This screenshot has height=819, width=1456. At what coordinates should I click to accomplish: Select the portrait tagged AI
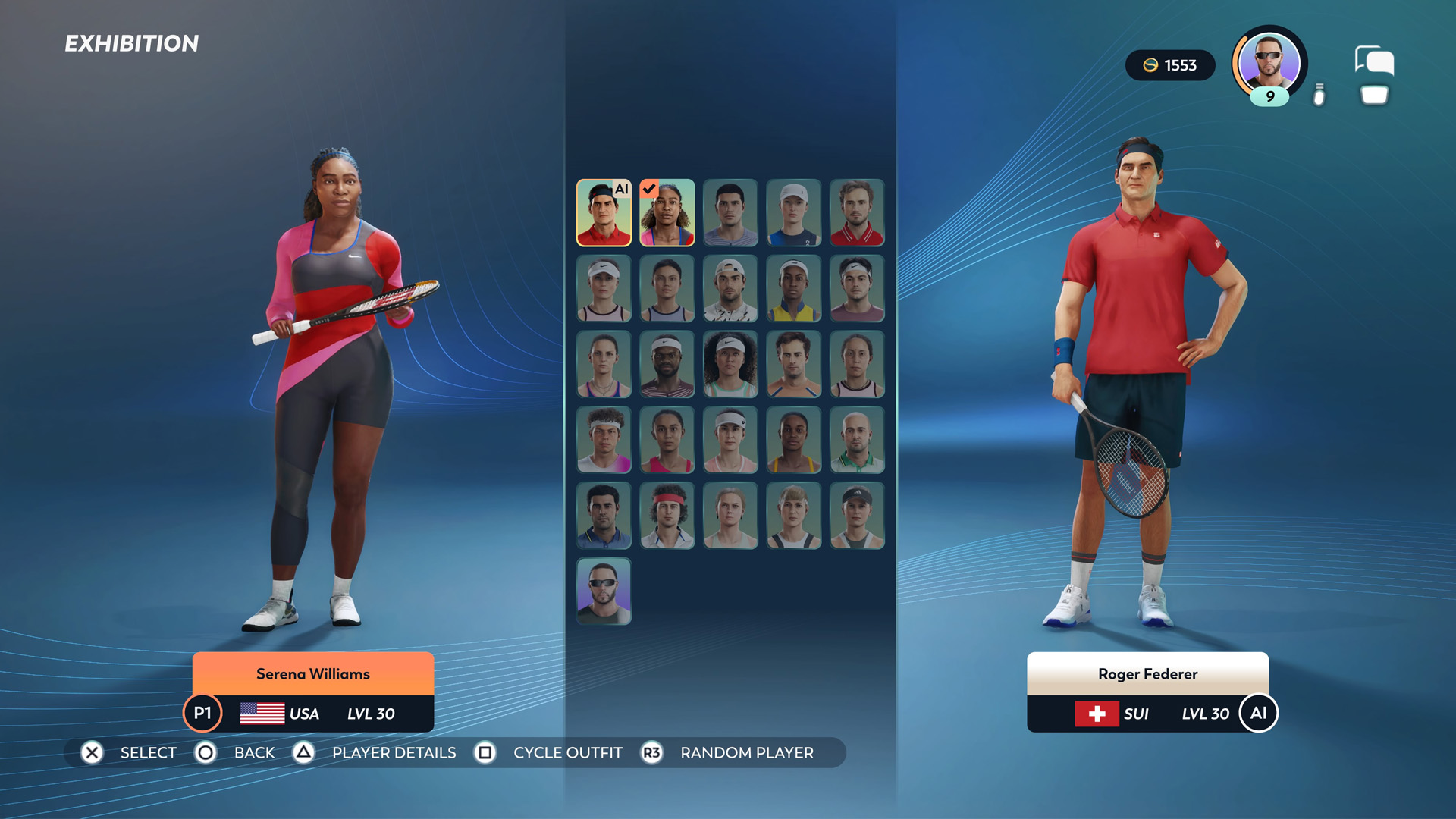pos(604,213)
